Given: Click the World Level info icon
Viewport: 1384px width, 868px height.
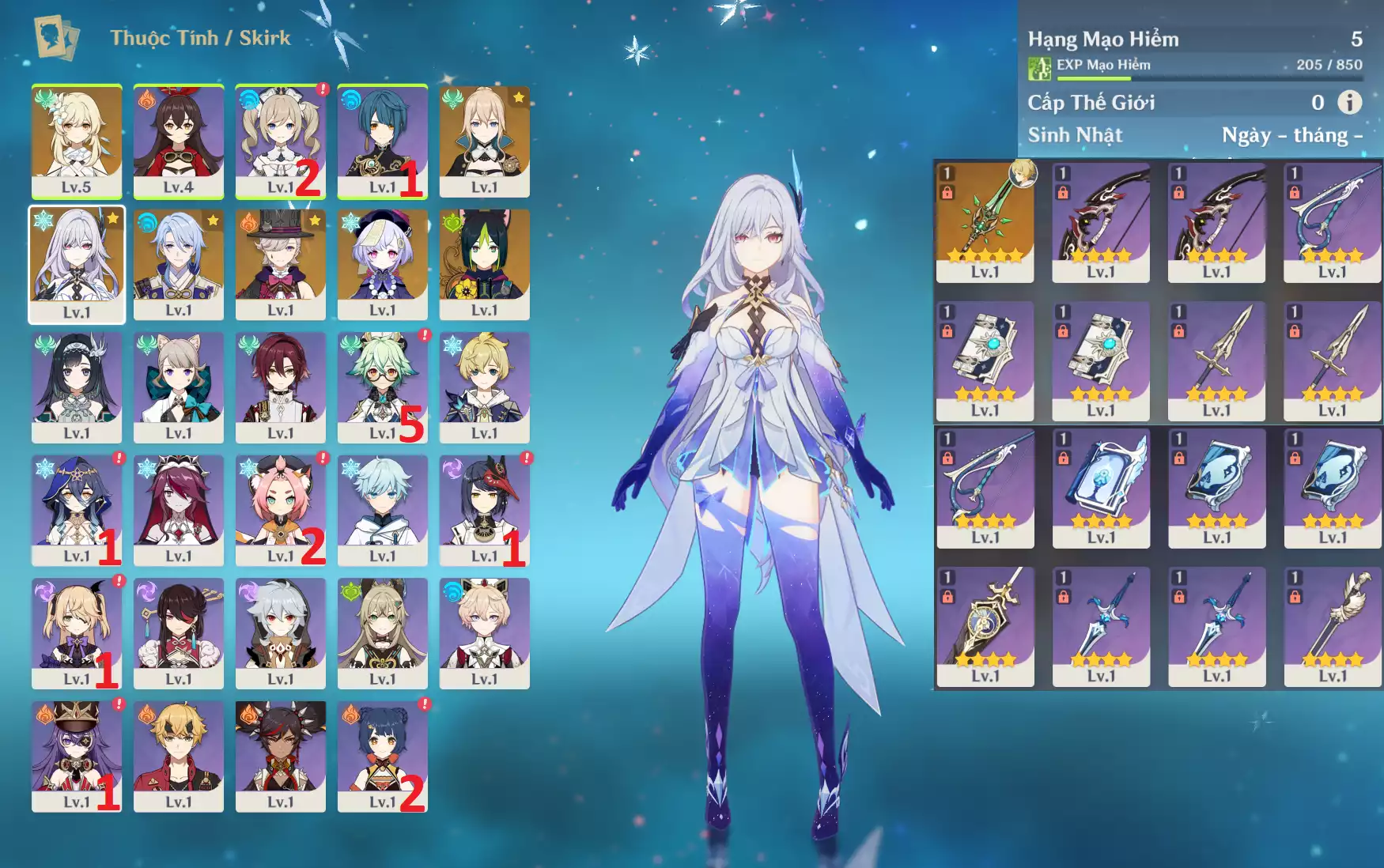Looking at the screenshot, I should pyautogui.click(x=1349, y=102).
